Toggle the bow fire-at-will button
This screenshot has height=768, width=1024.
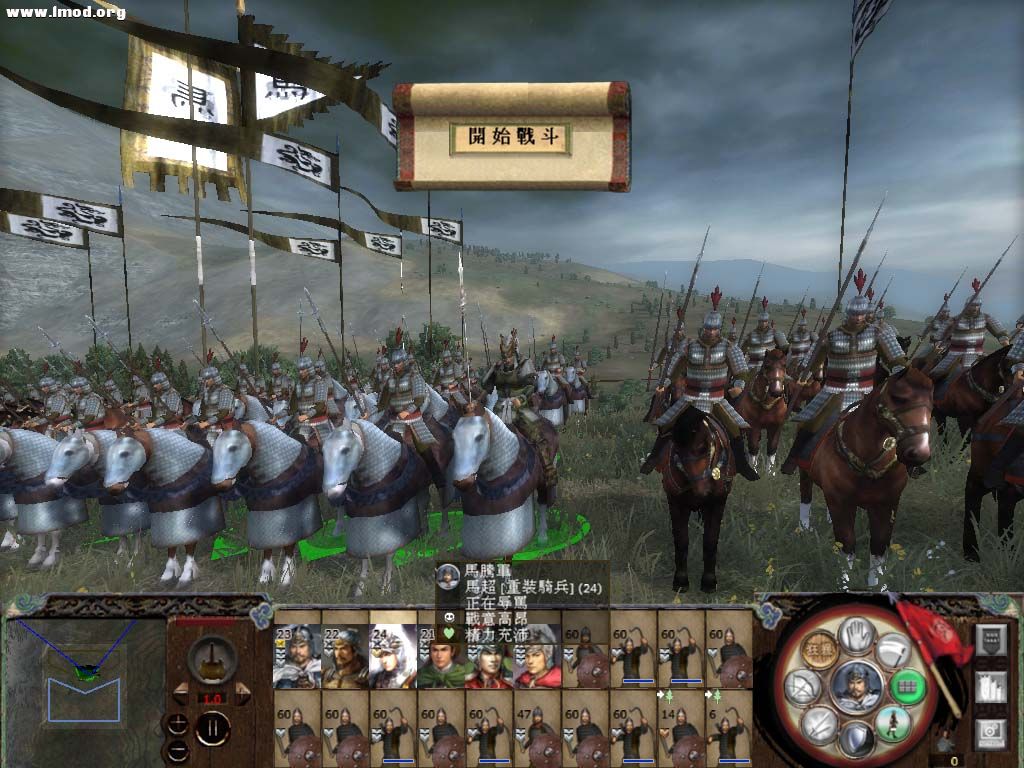point(804,686)
